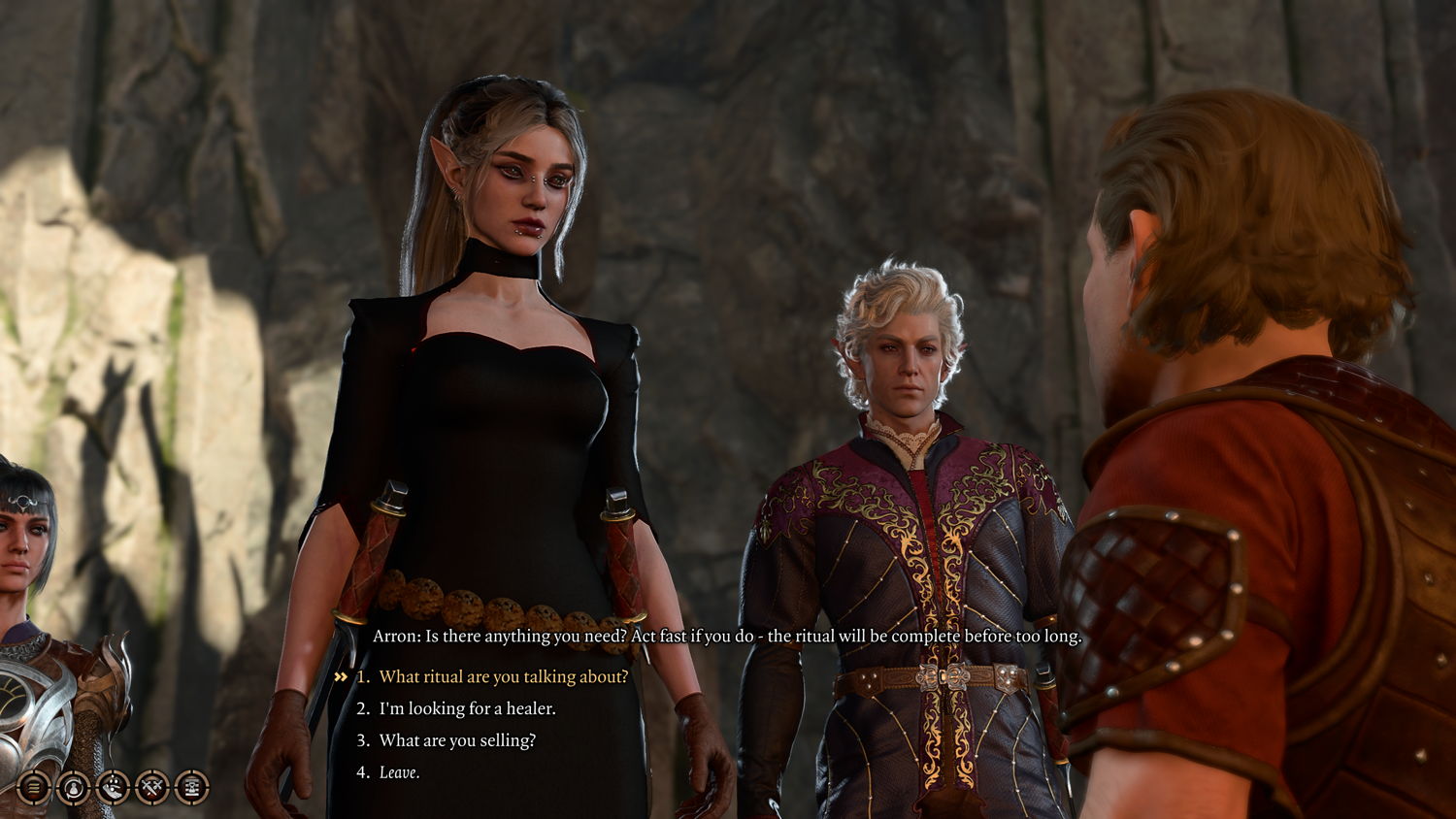Image resolution: width=1456 pixels, height=819 pixels.
Task: Ask "What ritual are you talking about?"
Action: tap(503, 676)
